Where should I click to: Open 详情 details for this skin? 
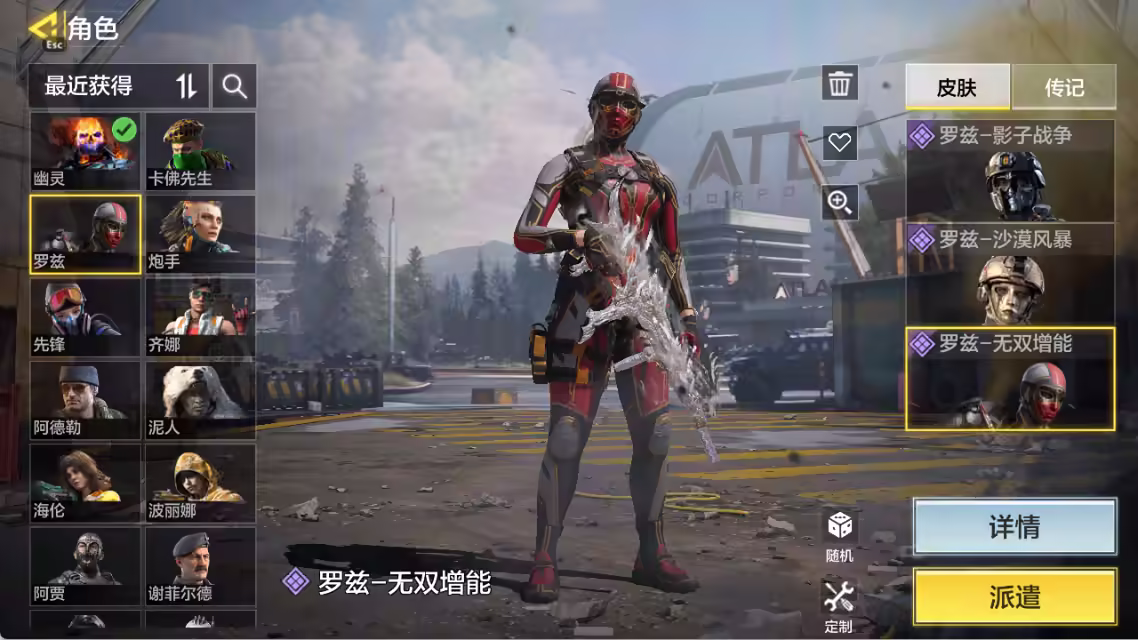click(1014, 527)
